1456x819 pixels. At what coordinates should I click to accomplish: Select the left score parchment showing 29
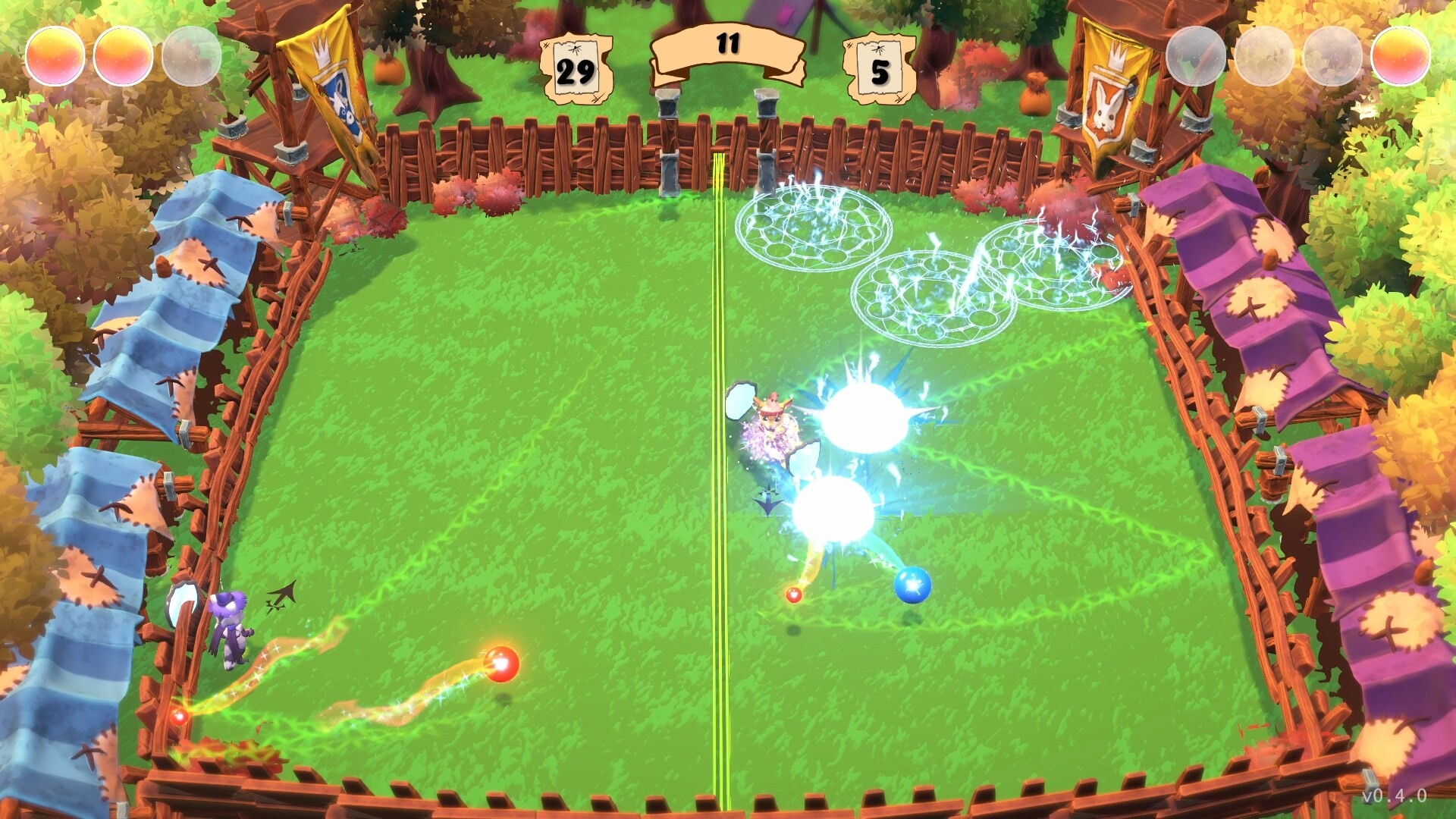[x=576, y=68]
